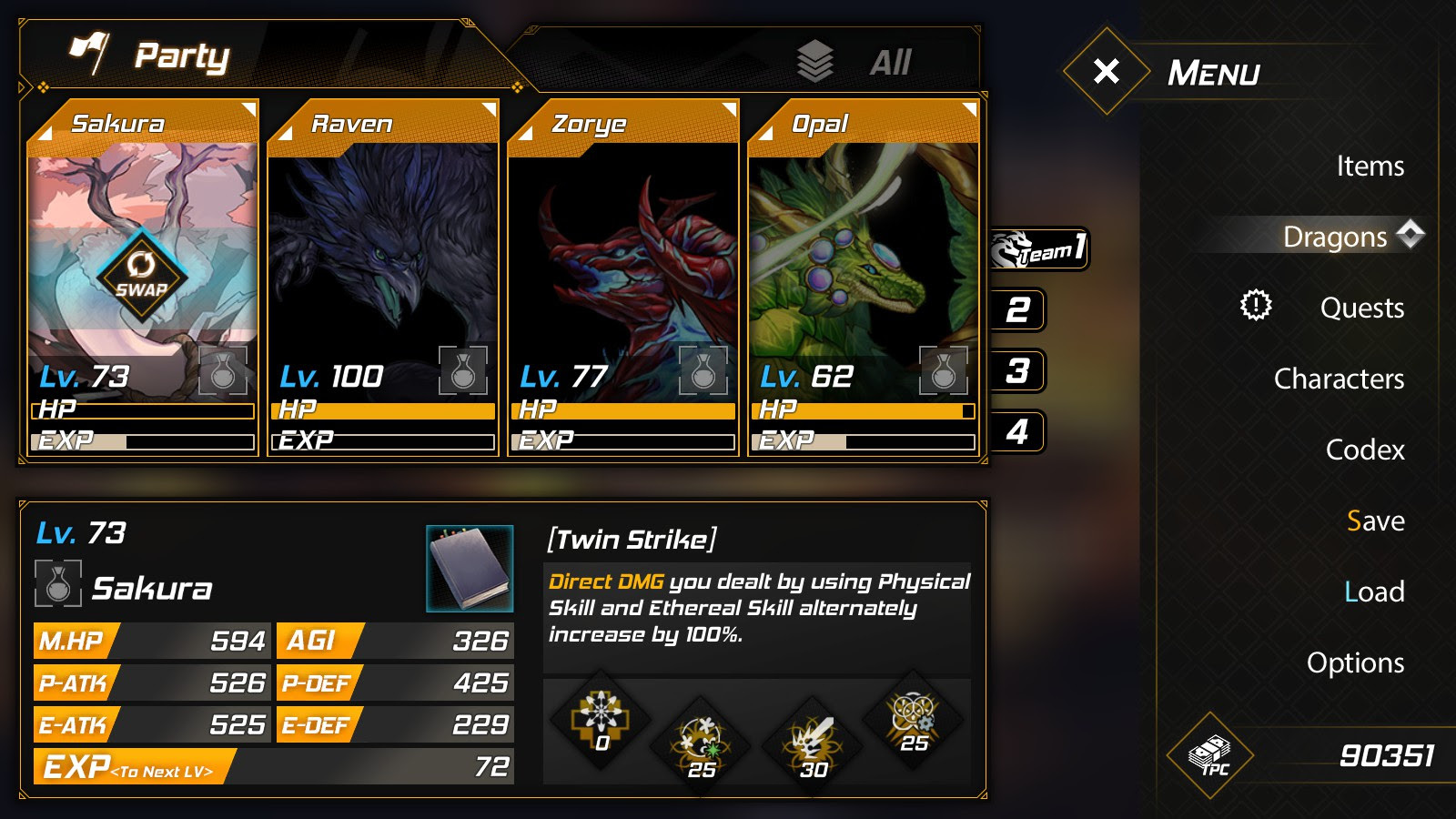The height and width of the screenshot is (819, 1456).
Task: Choose the Opal dragon card
Action: click(863, 273)
